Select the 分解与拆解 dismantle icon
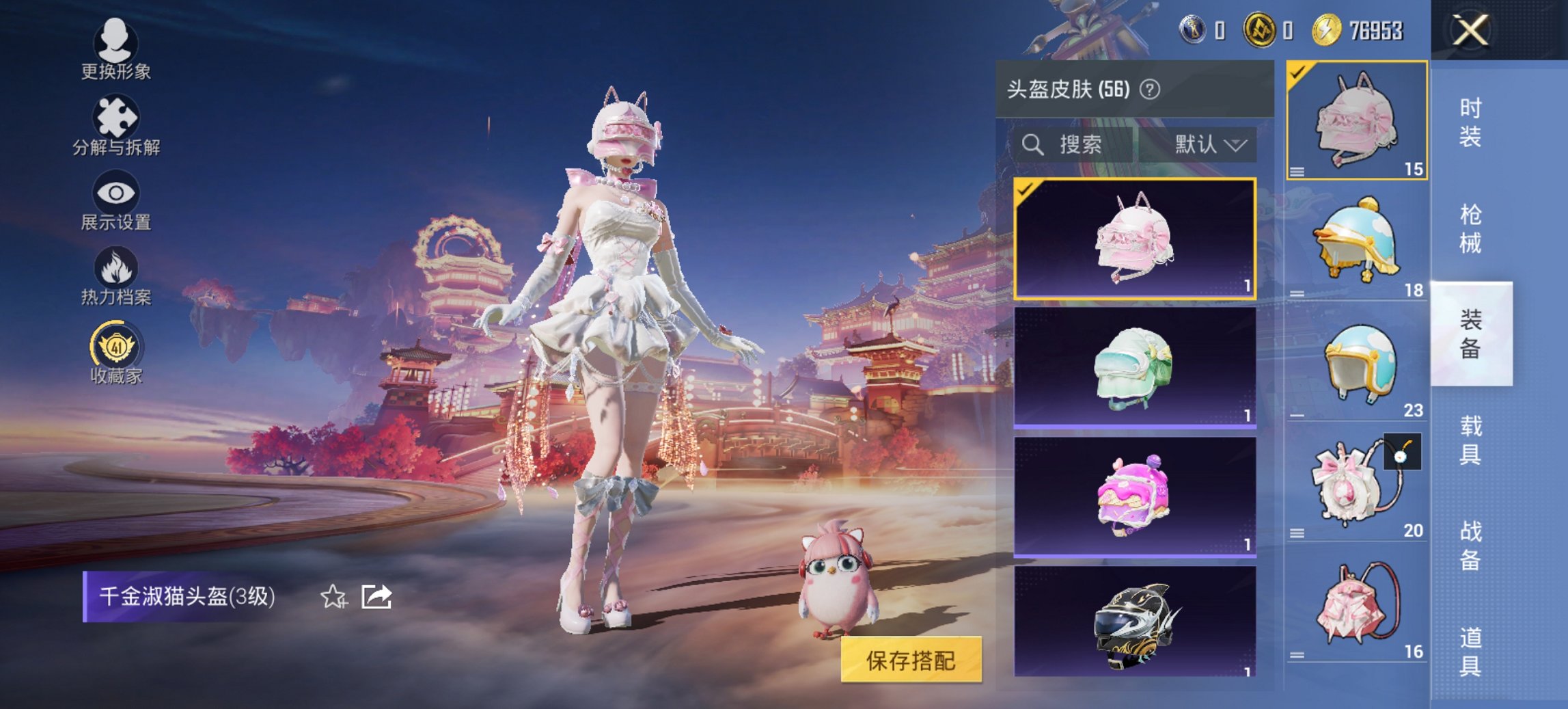 pos(116,123)
